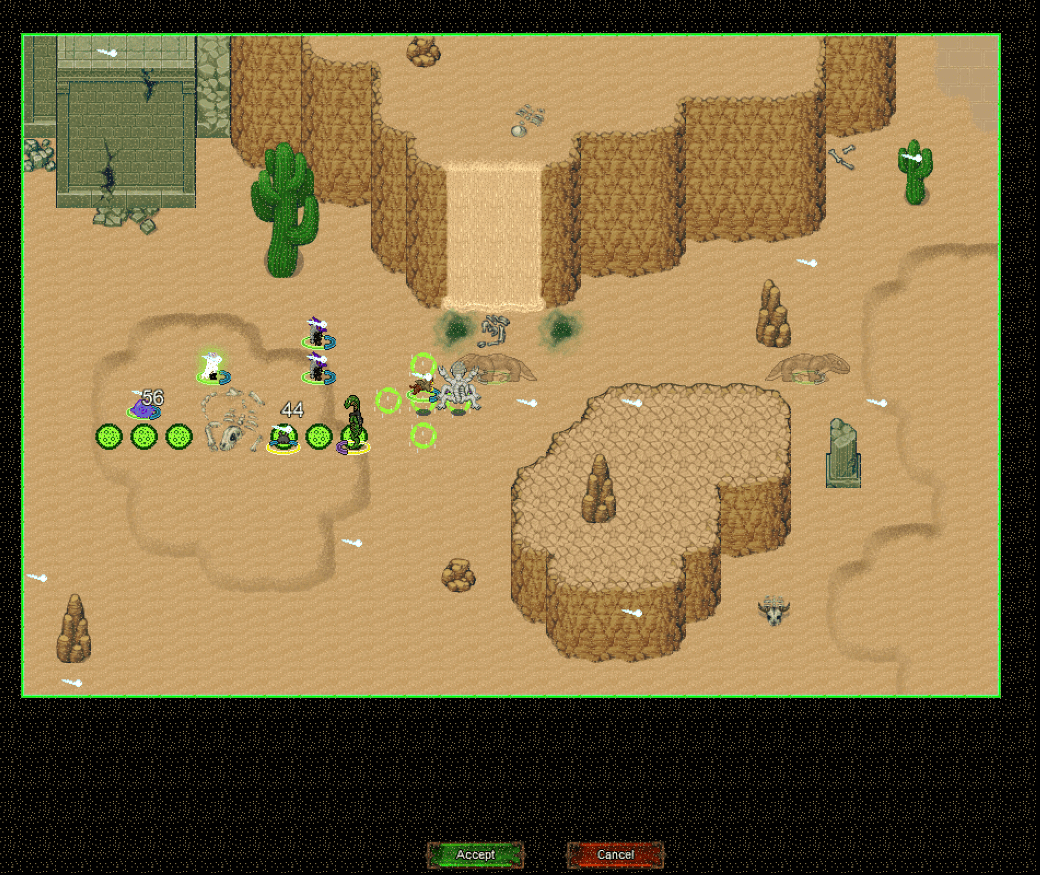Viewport: 1040px width, 875px height.
Task: Confirm with the green Accept button
Action: [475, 855]
